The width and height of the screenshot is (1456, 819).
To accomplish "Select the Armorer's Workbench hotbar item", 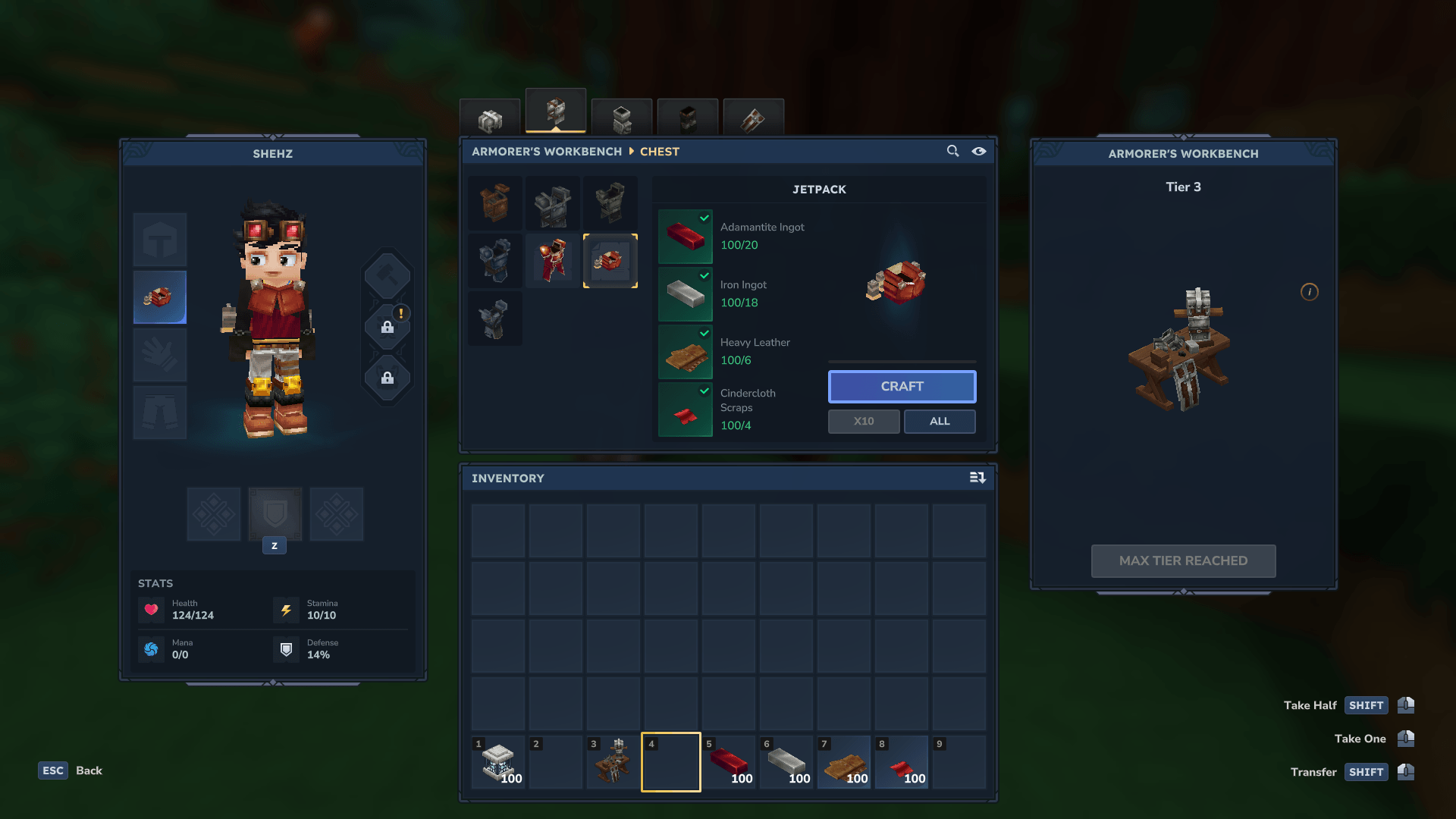I will tap(613, 762).
